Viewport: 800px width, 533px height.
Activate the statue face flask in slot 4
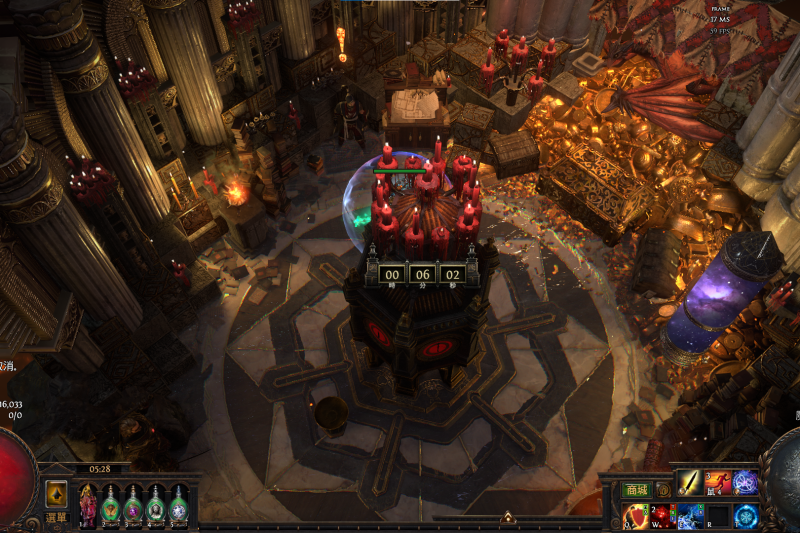pos(156,505)
